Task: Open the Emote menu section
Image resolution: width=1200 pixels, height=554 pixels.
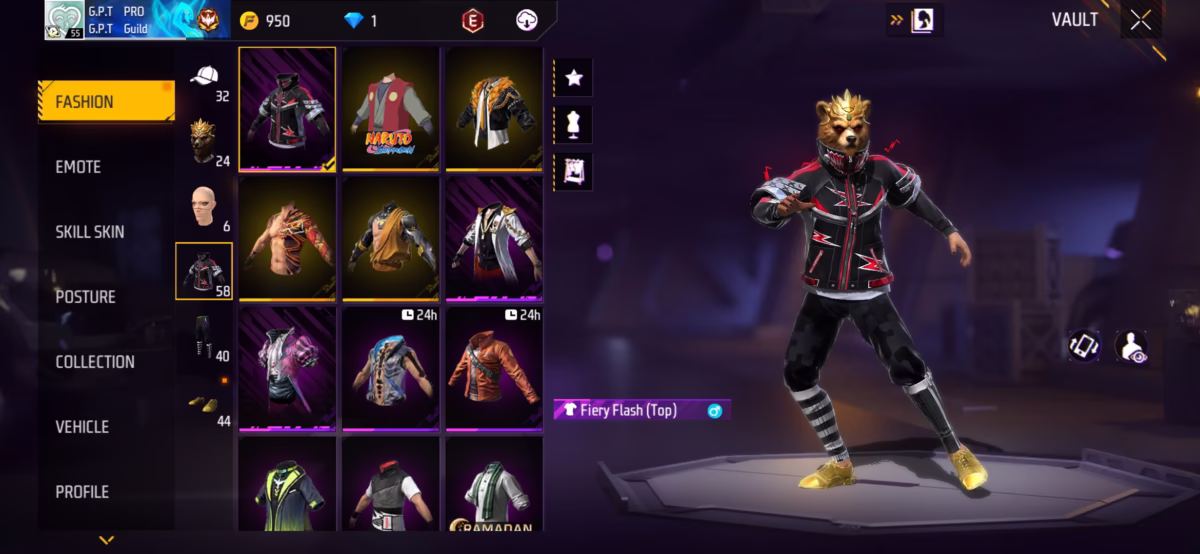Action: (x=78, y=167)
